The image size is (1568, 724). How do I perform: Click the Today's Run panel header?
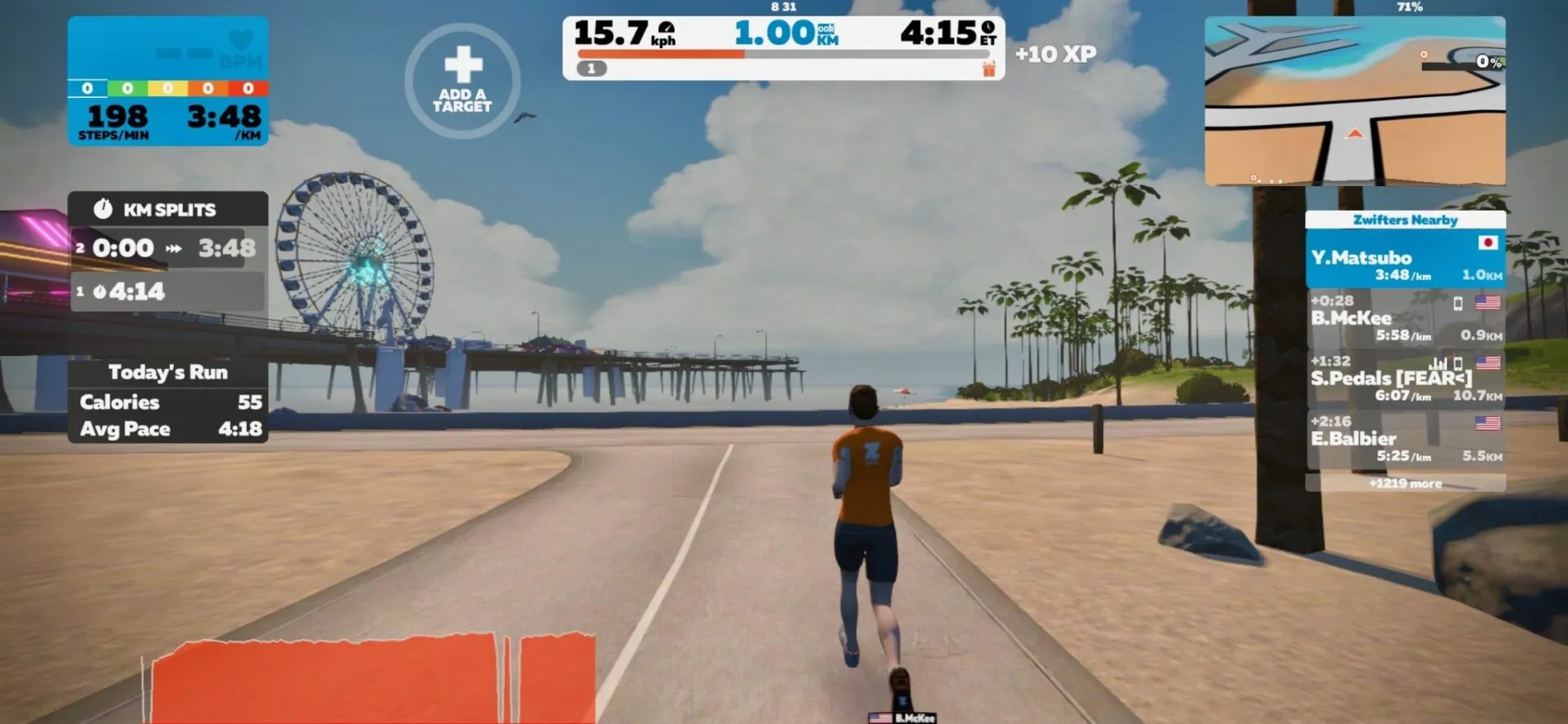coord(167,372)
